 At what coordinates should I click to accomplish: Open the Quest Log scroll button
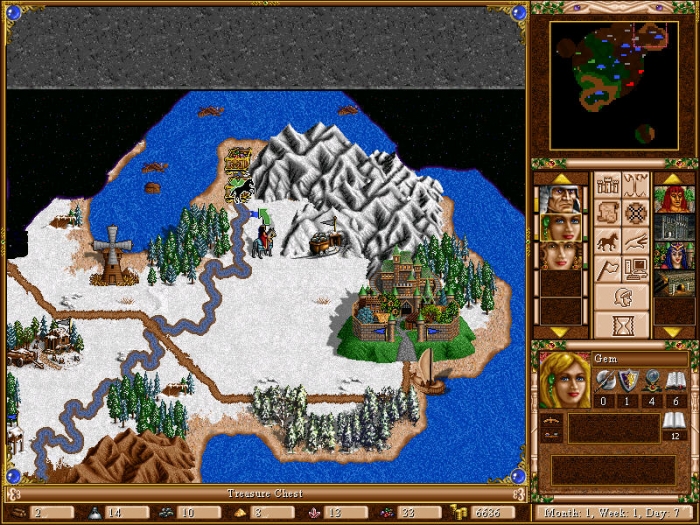click(607, 213)
